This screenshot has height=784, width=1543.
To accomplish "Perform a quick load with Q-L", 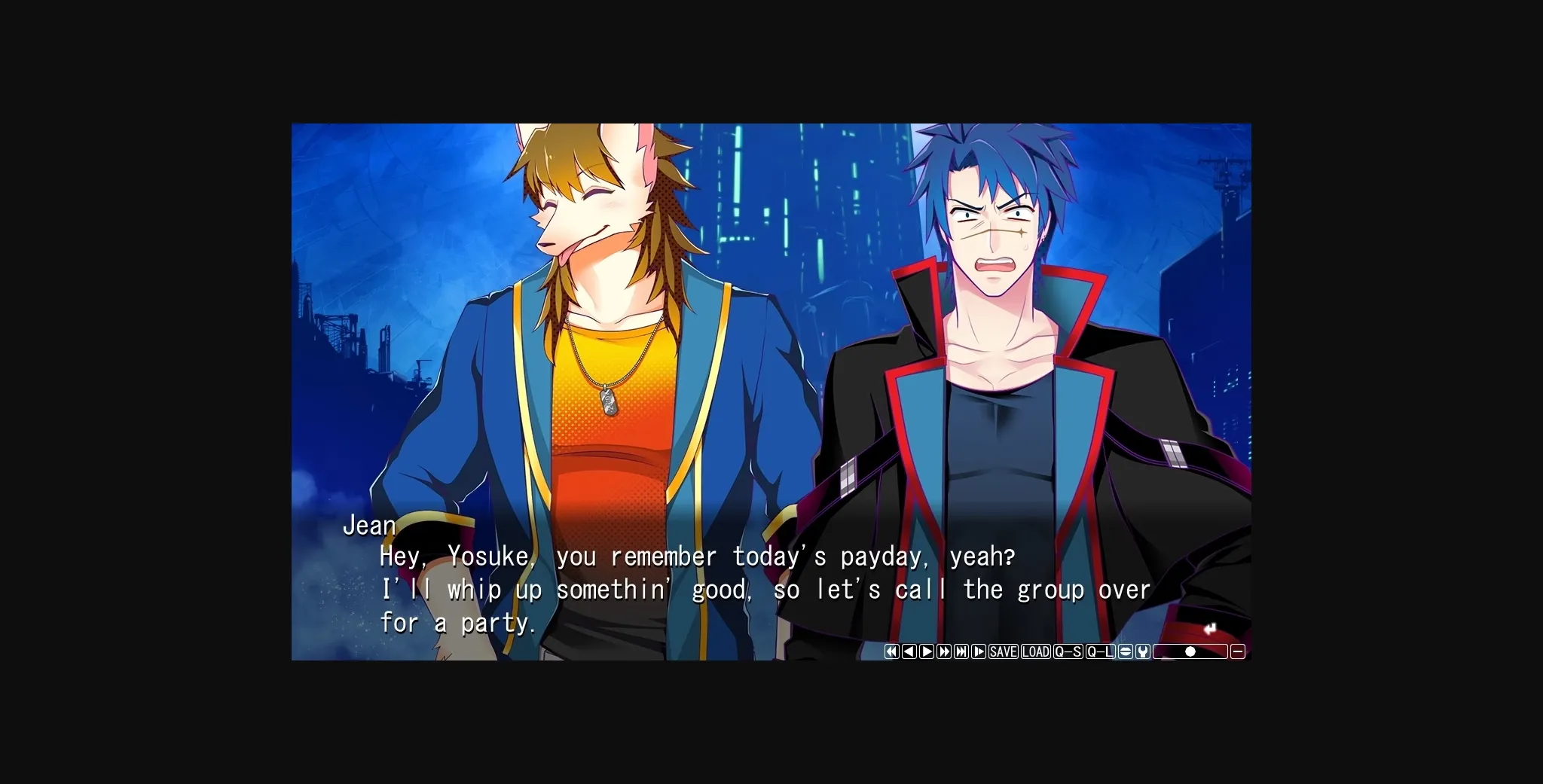I will [x=1099, y=651].
